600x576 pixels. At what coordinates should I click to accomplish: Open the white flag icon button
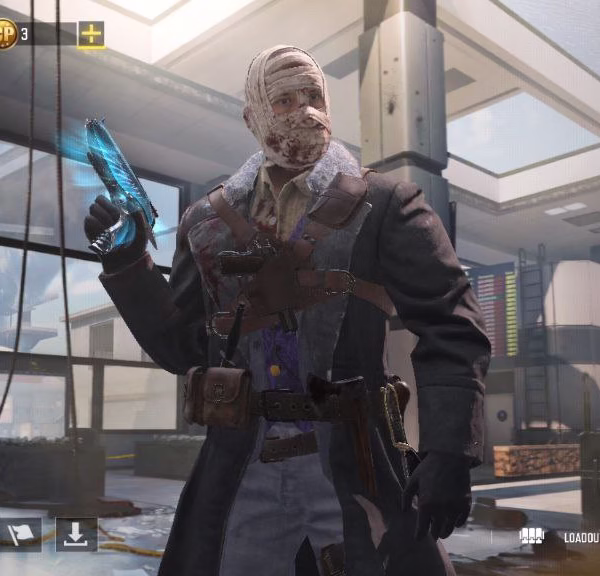[21, 534]
